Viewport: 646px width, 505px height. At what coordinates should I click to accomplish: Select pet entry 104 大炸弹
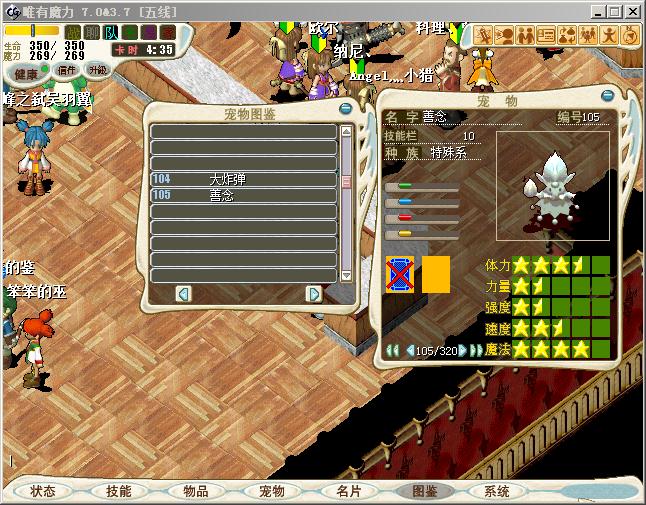coord(244,179)
